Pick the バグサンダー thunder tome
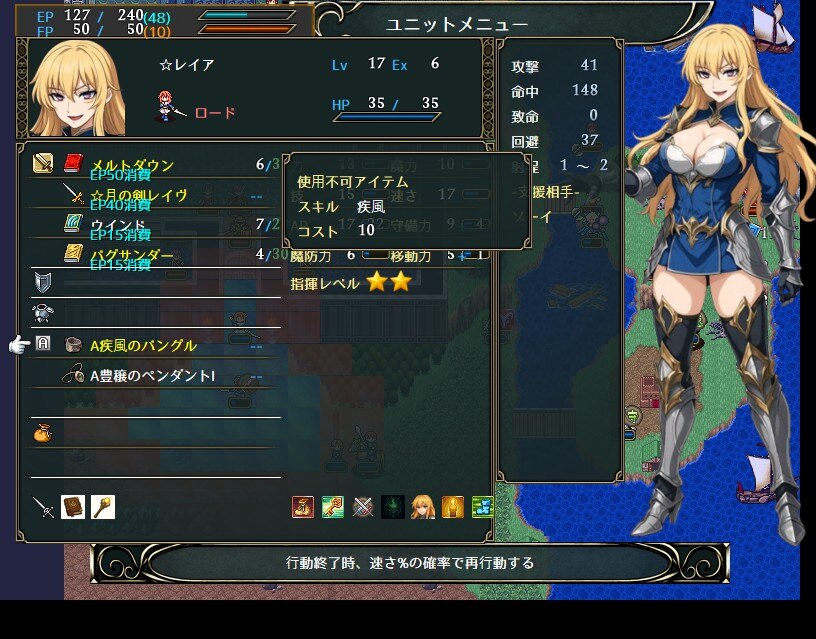The height and width of the screenshot is (639, 816). [132, 255]
